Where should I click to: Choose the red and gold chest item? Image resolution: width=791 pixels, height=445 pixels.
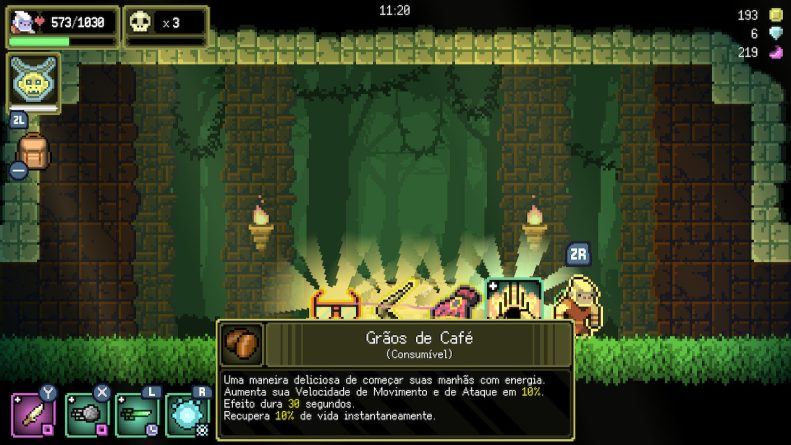tap(335, 305)
